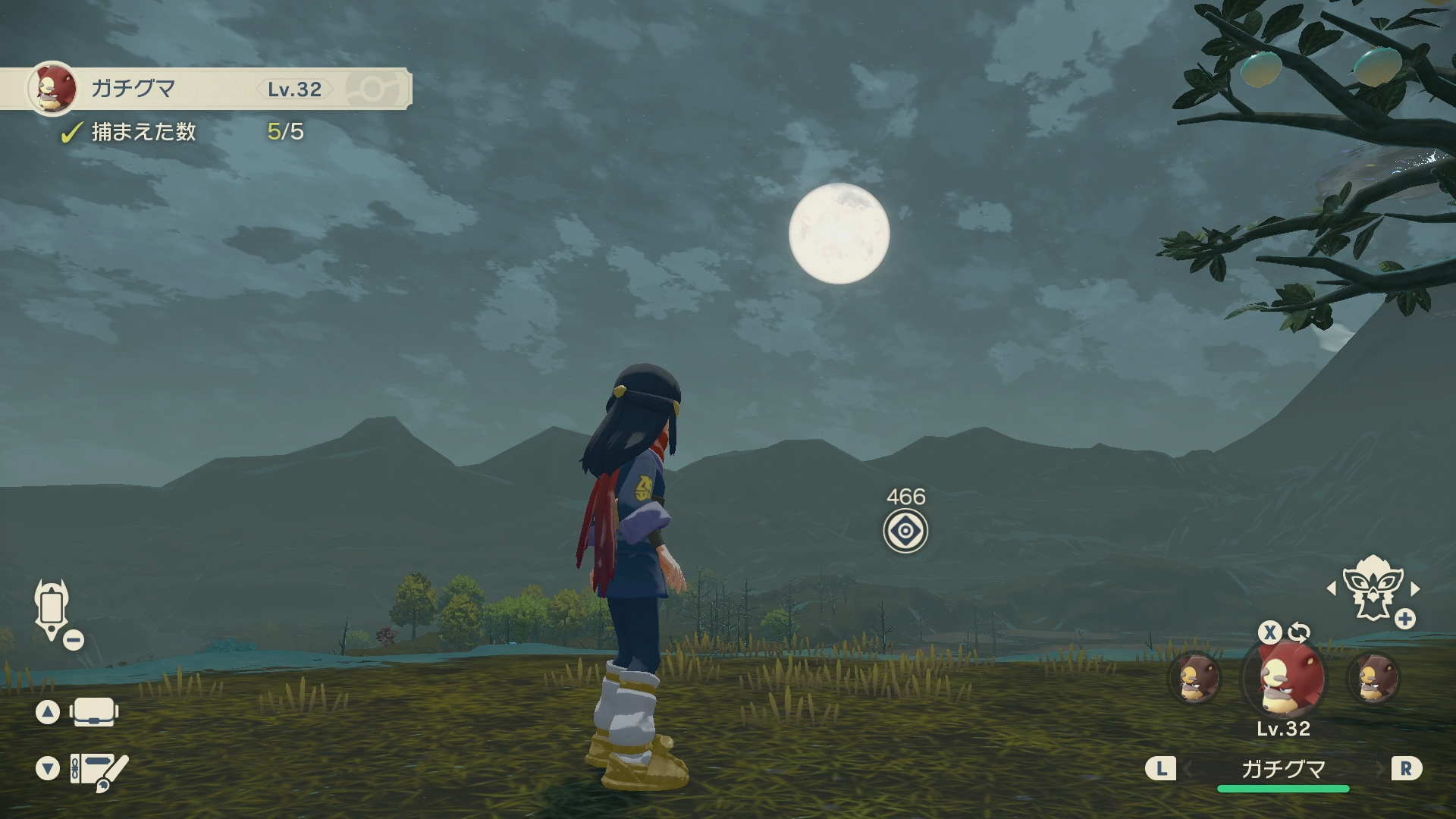
Task: Open the satchel bag icon
Action: 94,712
